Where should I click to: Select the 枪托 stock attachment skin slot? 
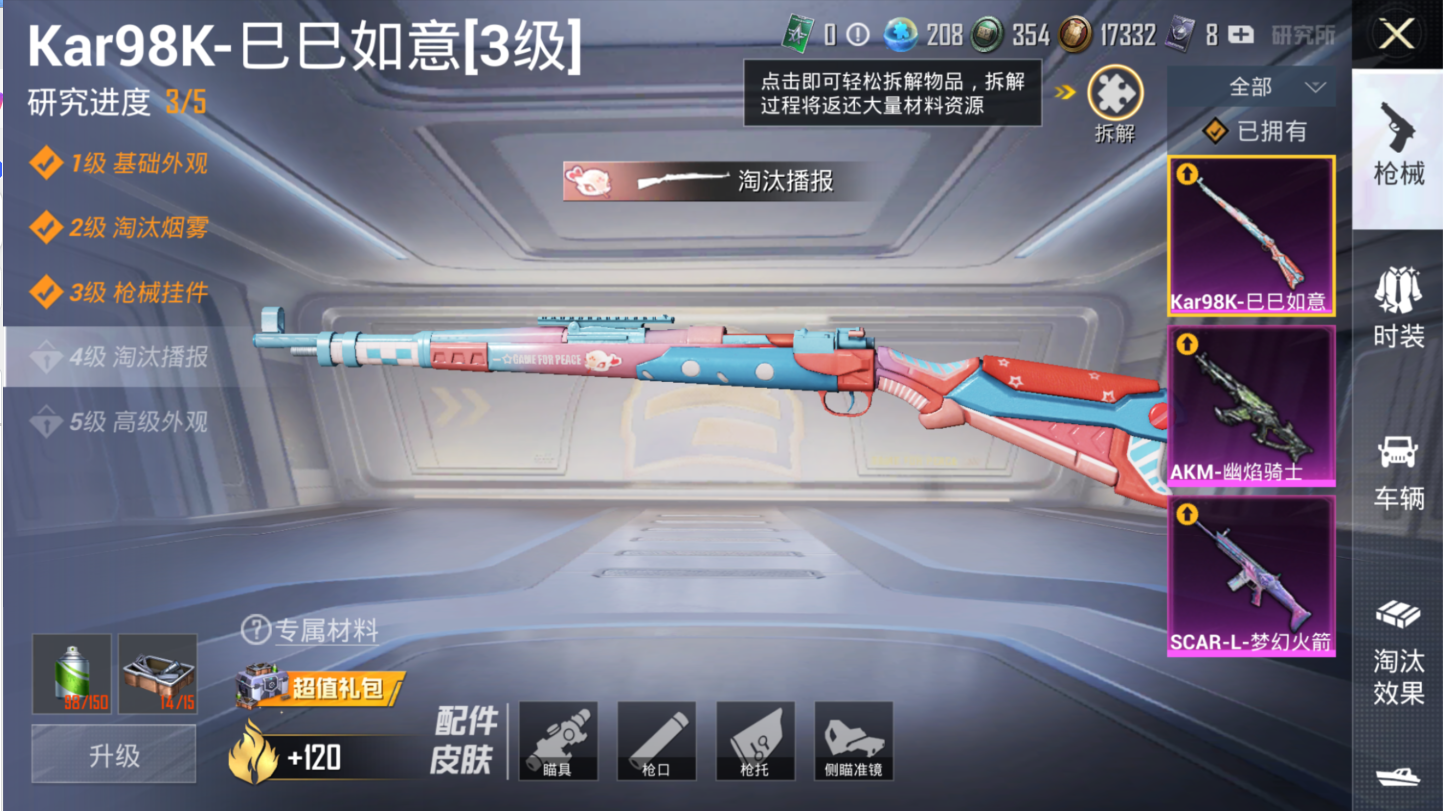(755, 741)
